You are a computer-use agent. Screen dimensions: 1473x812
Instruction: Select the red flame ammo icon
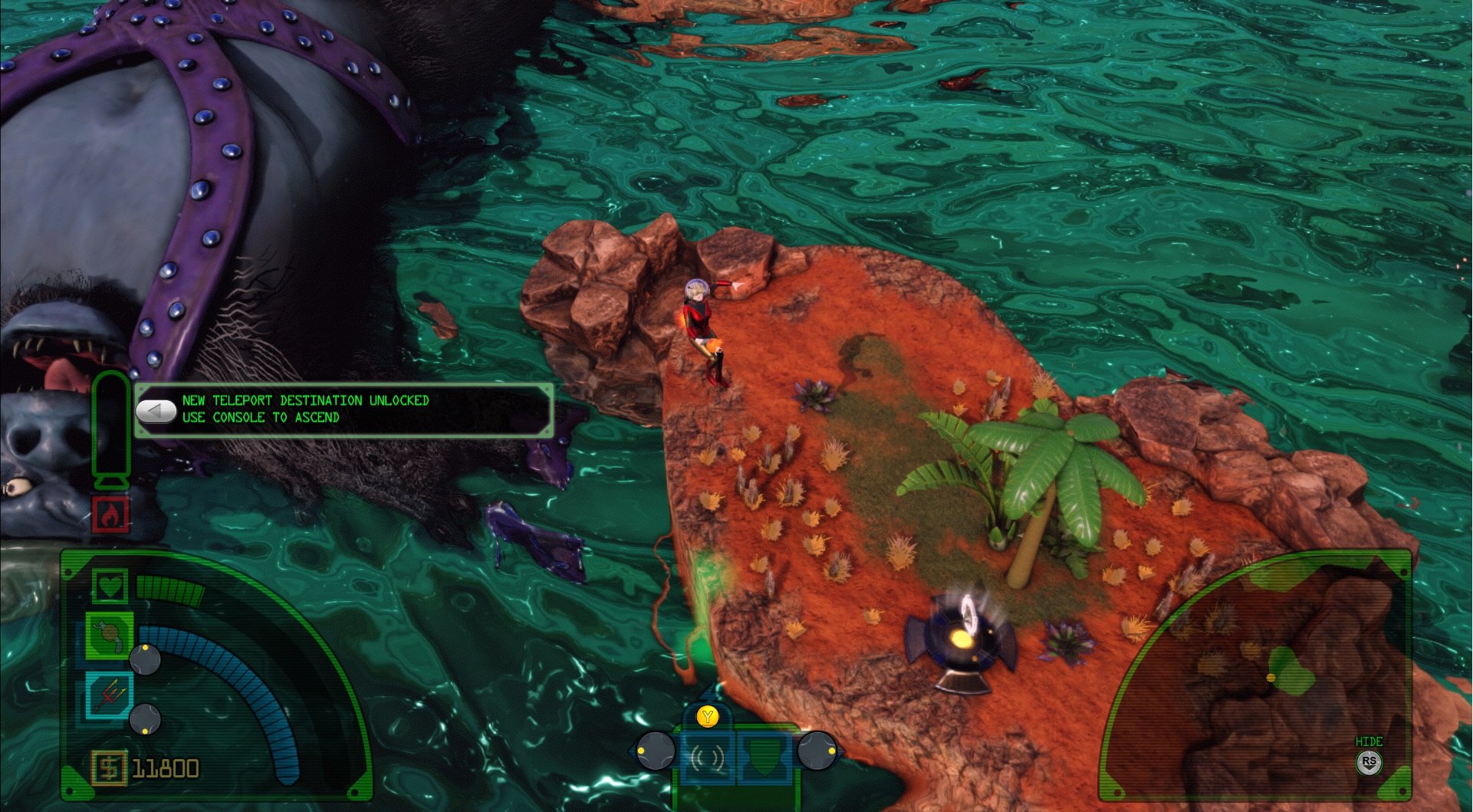[110, 514]
